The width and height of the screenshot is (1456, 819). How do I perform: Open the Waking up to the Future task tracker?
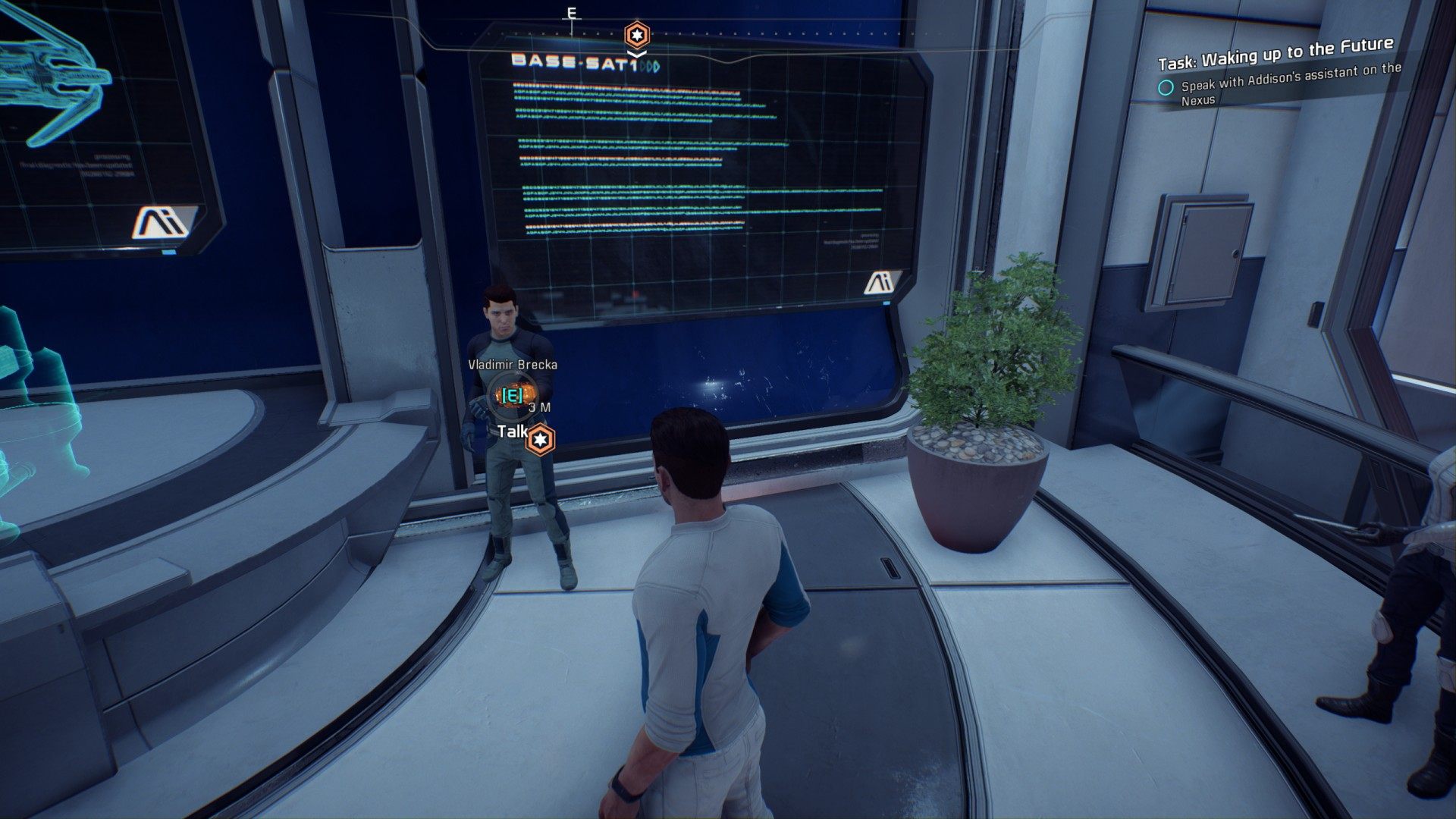coord(1275,54)
